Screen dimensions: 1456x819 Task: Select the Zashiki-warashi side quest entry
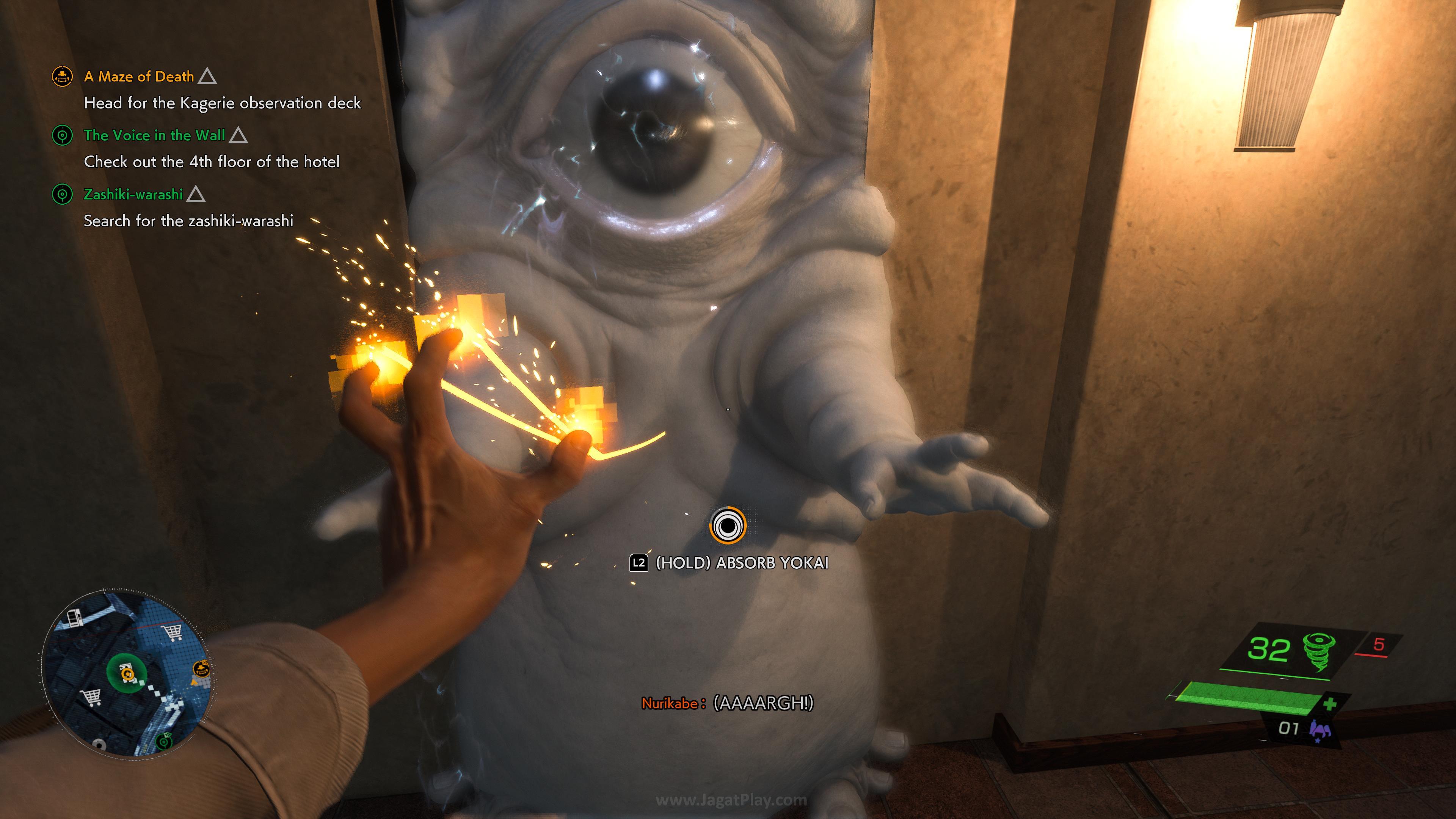(133, 195)
